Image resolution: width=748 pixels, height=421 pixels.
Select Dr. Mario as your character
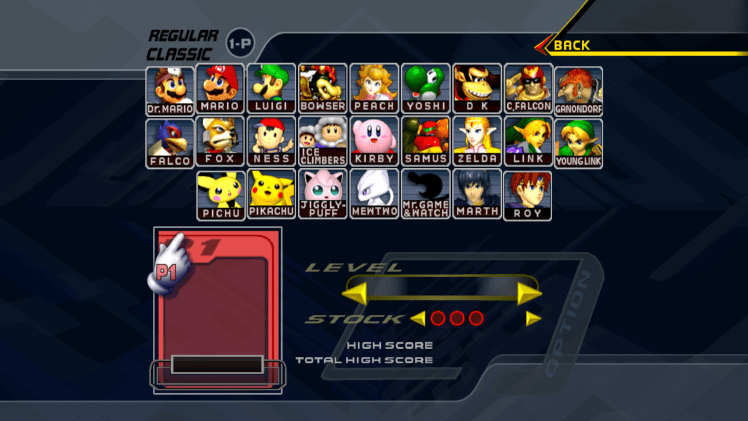(170, 90)
